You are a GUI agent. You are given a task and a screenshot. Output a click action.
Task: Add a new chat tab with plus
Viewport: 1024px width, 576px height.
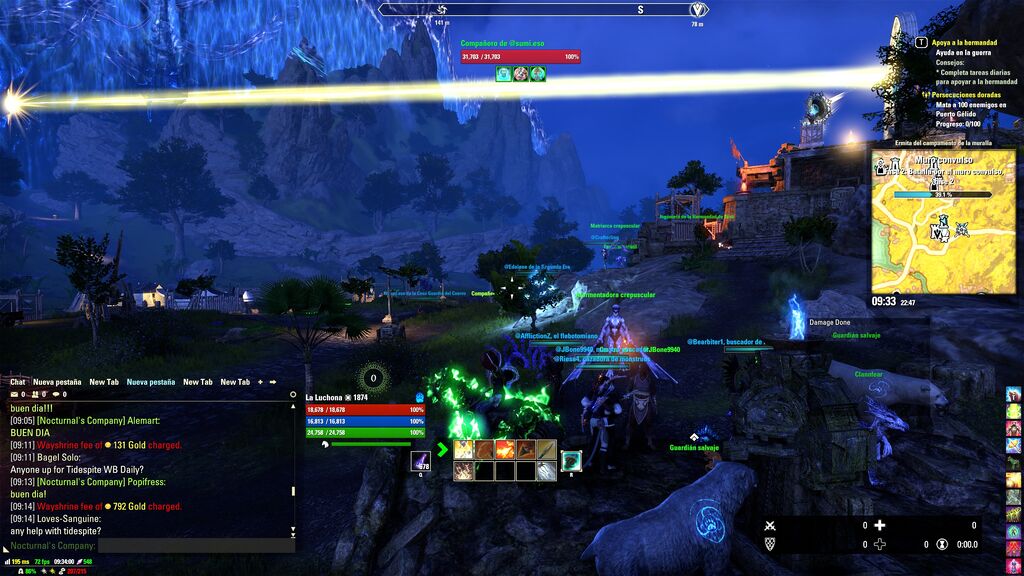260,382
